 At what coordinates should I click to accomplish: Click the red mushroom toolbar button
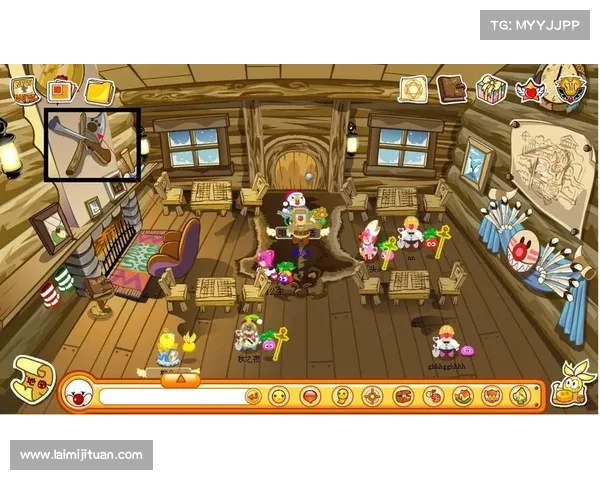pos(310,396)
